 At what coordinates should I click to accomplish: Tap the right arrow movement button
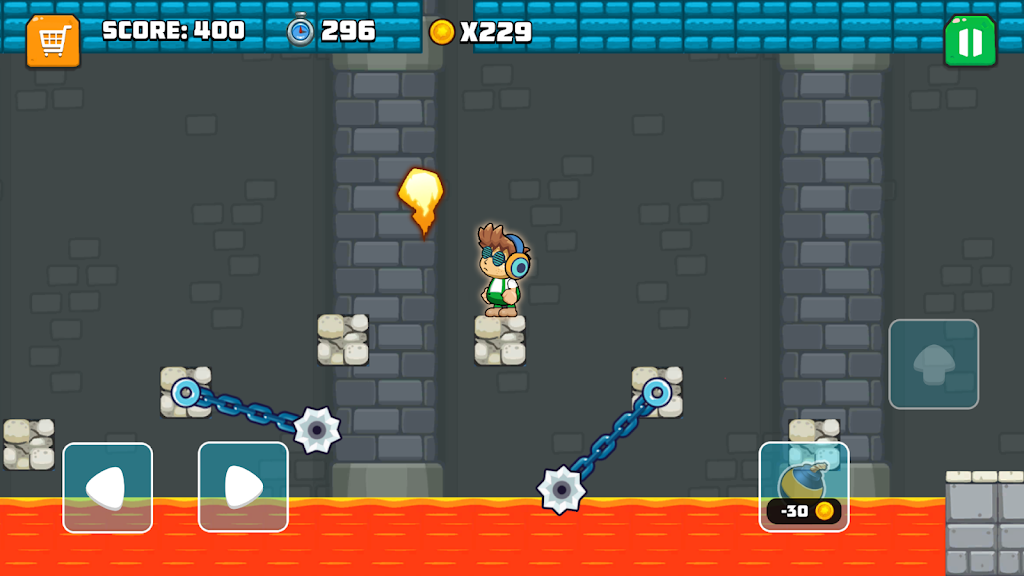[x=243, y=487]
